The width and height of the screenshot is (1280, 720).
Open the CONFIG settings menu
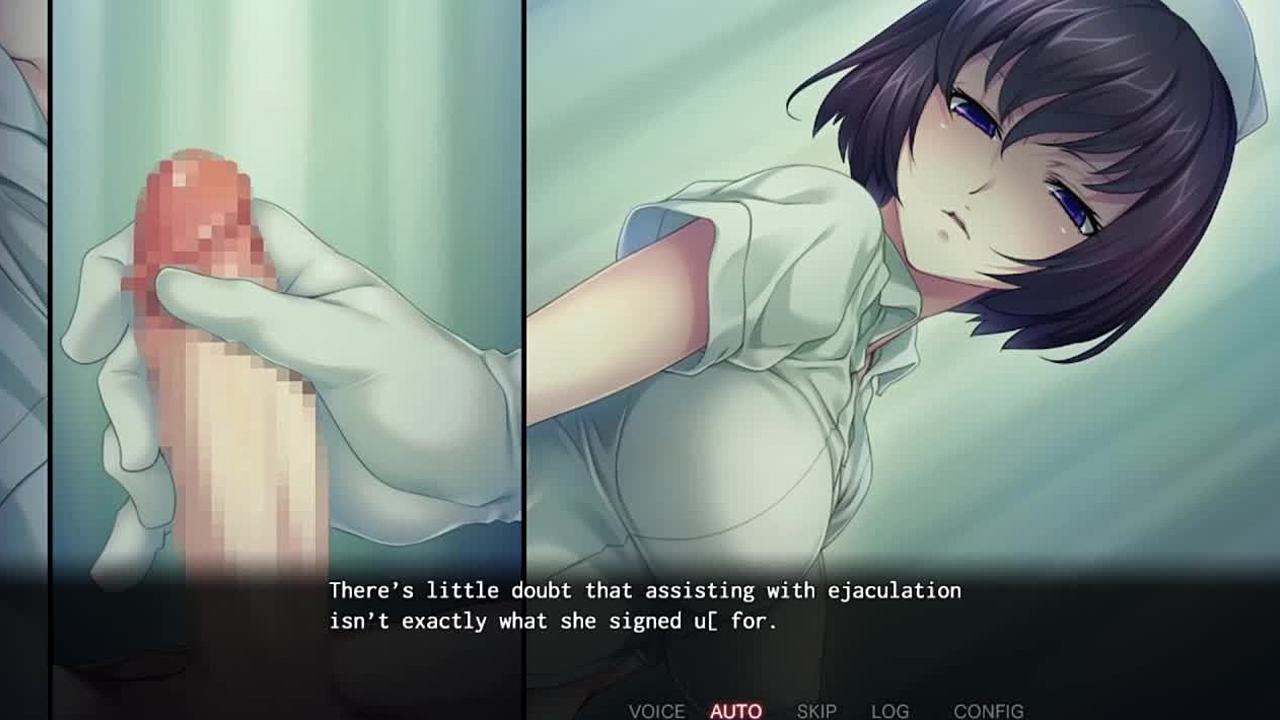988,711
